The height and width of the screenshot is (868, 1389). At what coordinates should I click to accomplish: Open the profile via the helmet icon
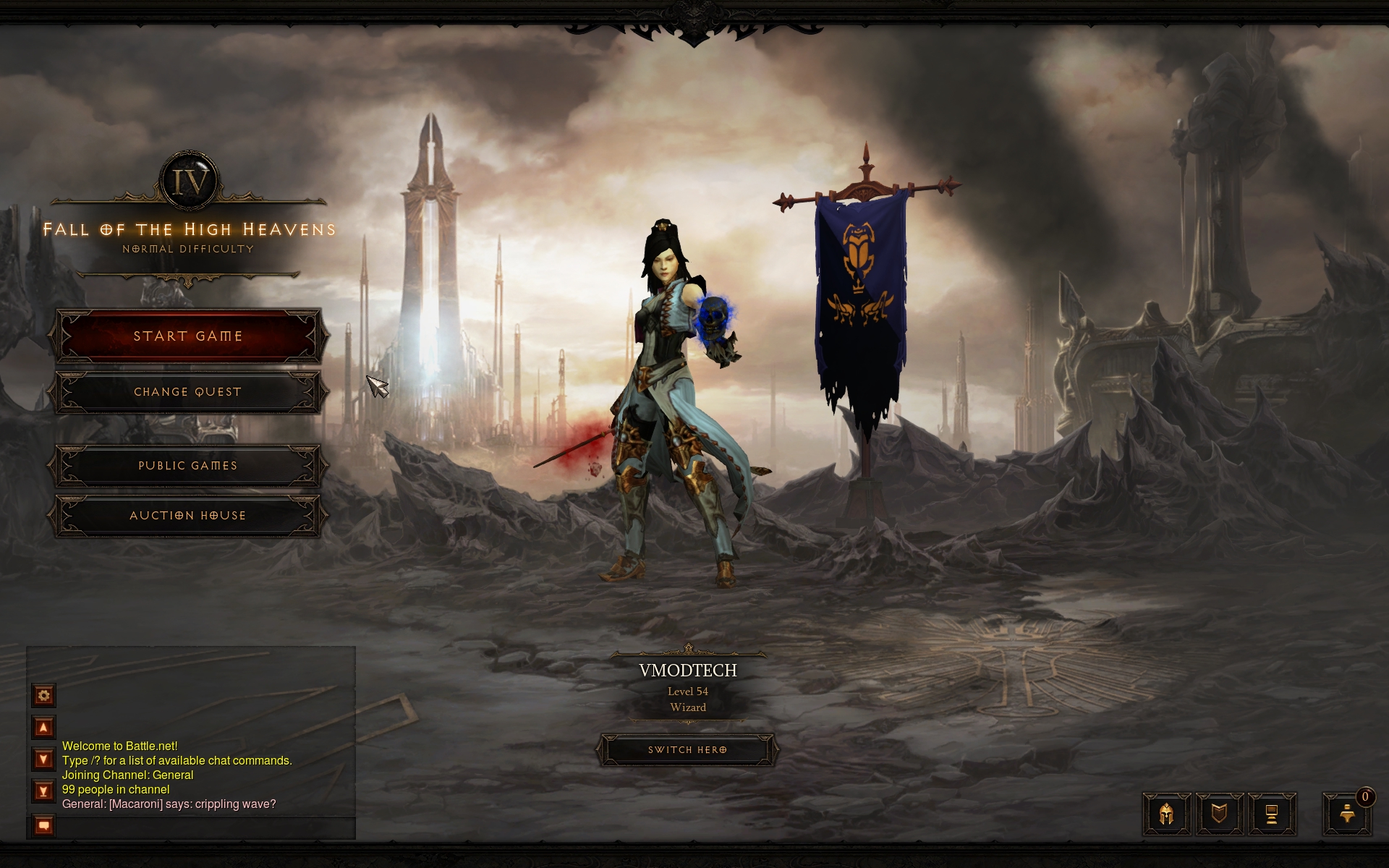point(1166,814)
